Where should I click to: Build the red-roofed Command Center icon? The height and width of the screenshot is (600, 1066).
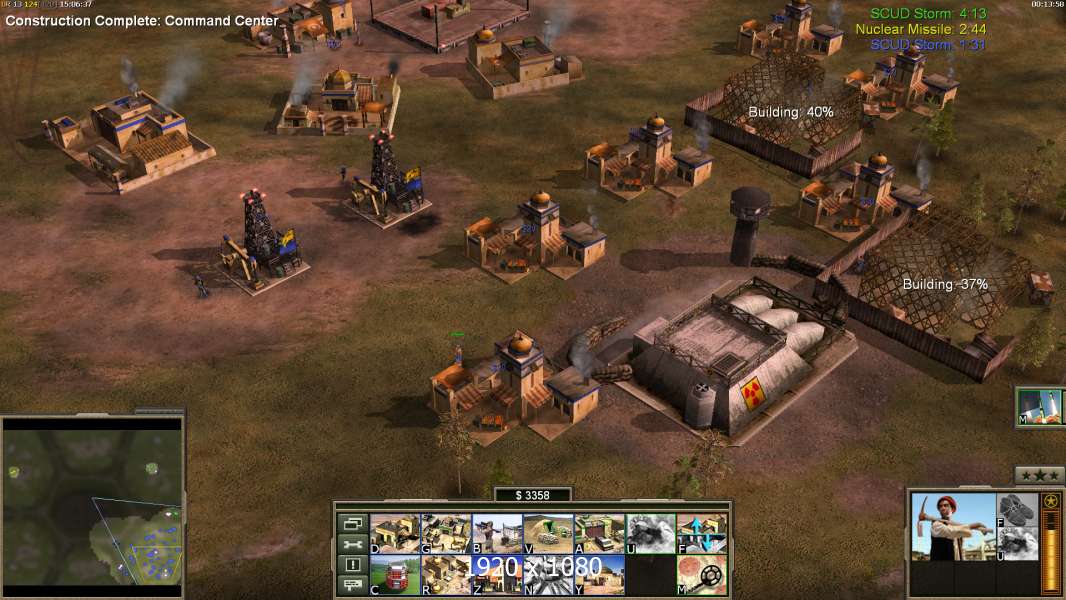point(395,574)
